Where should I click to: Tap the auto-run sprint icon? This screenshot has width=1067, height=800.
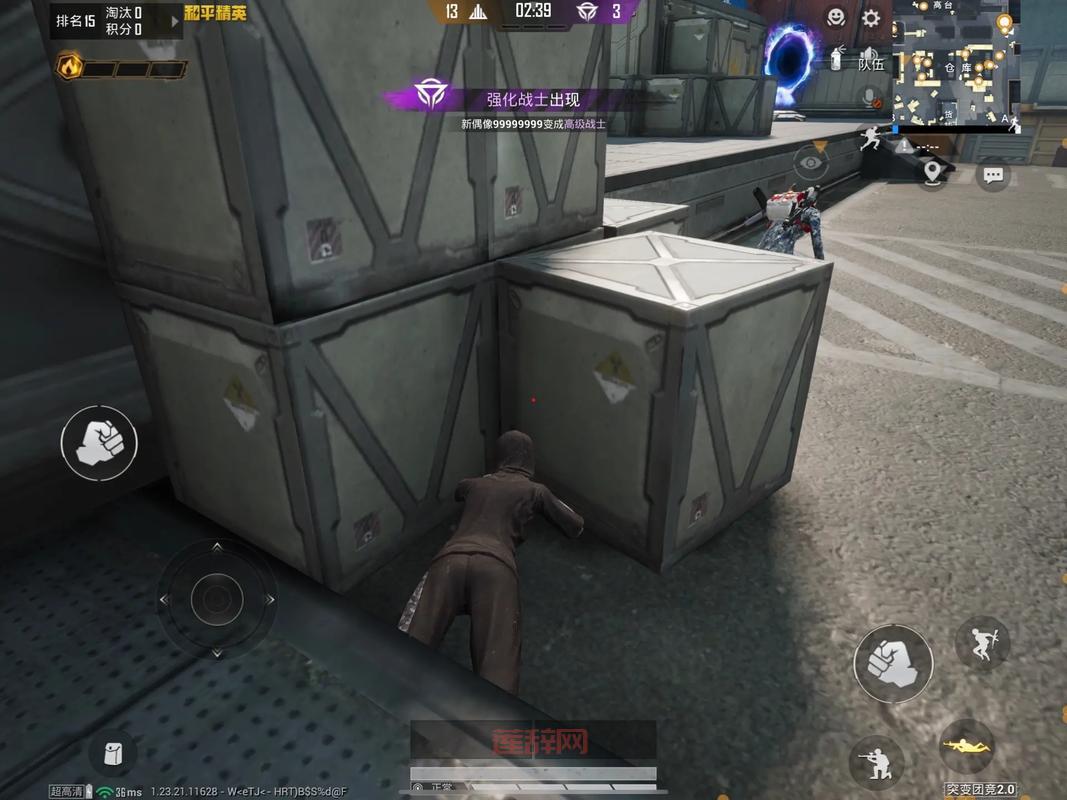(x=870, y=135)
